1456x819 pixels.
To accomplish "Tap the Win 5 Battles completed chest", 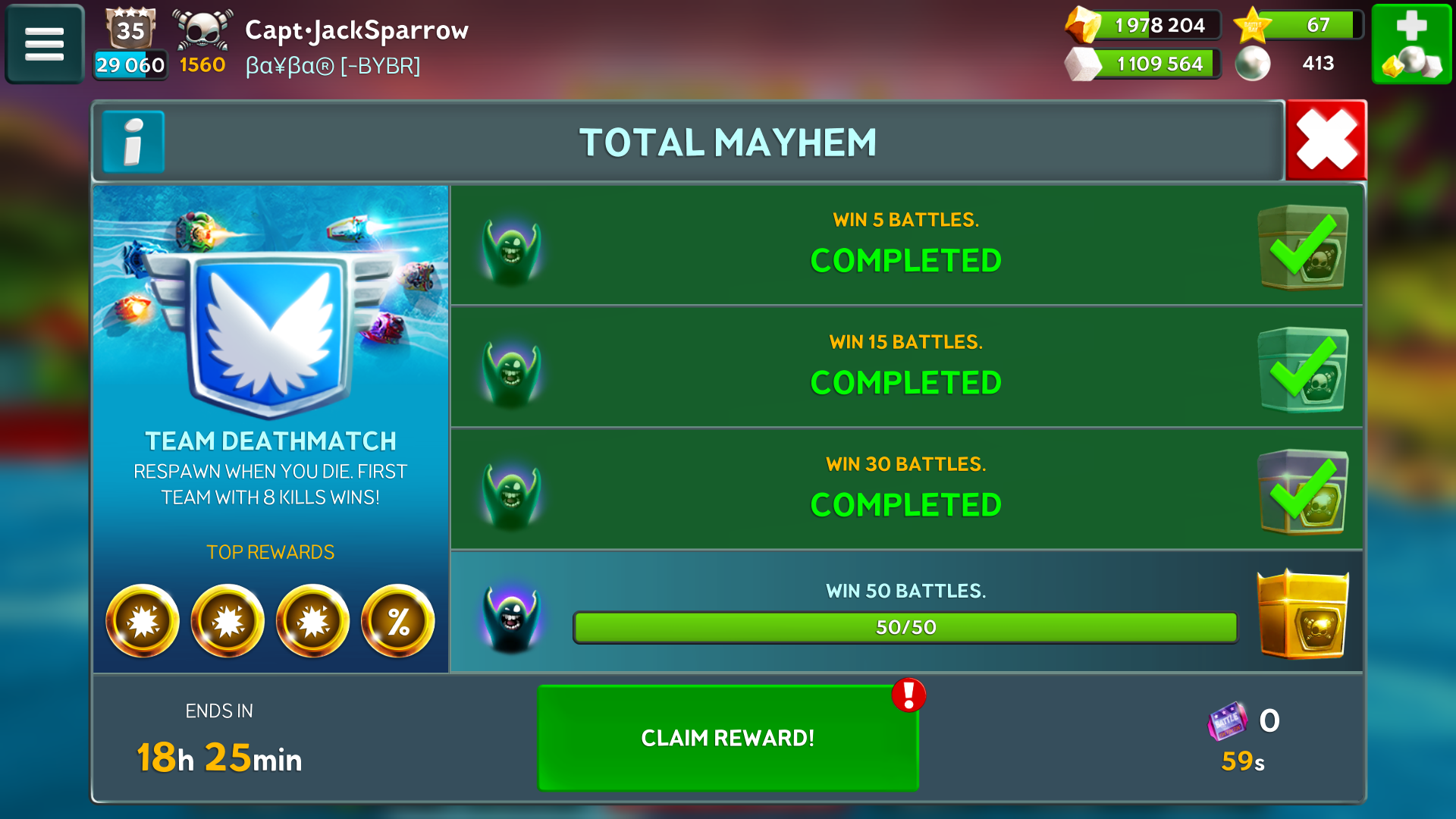I will pos(1302,247).
